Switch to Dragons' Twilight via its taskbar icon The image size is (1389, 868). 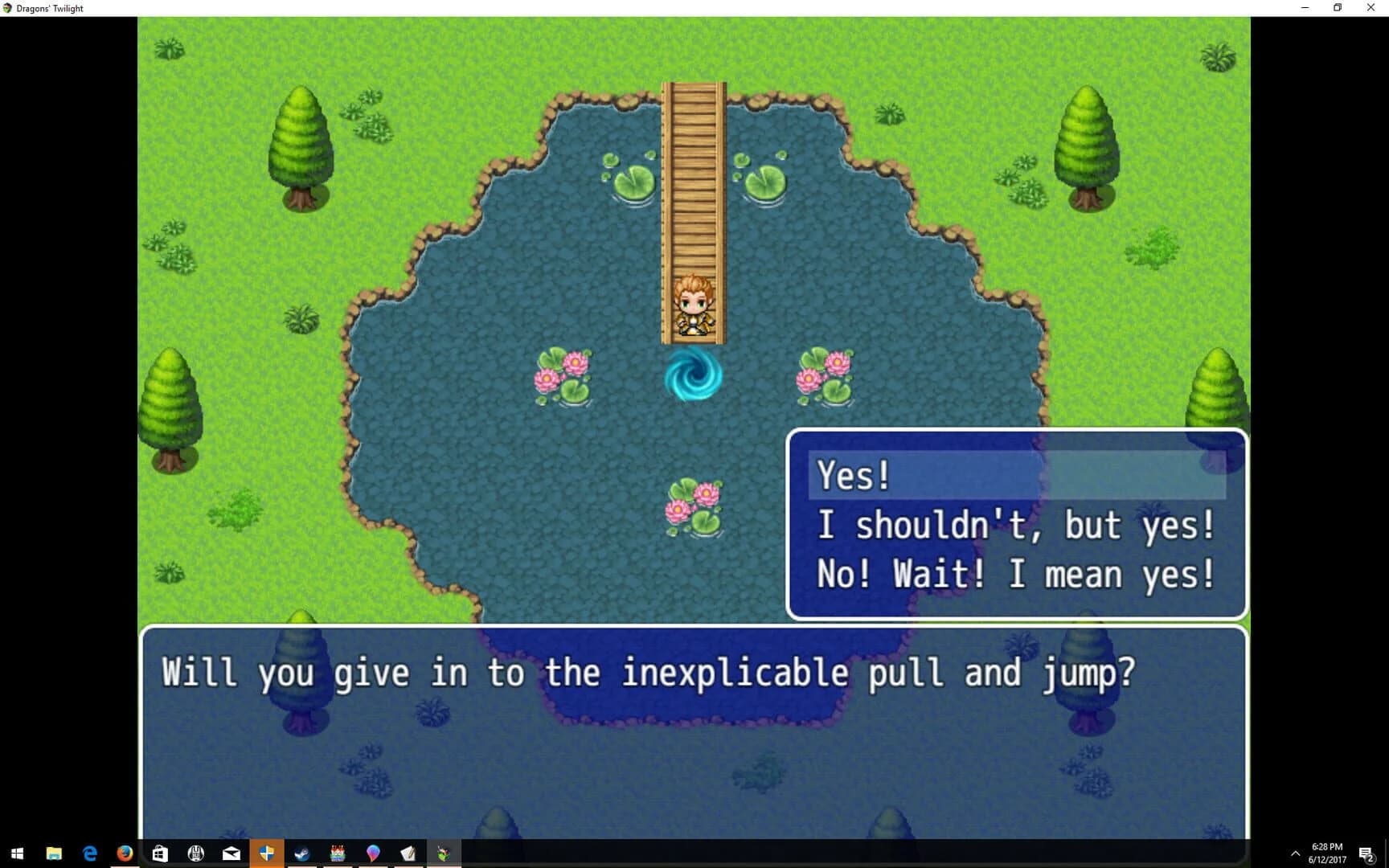click(x=444, y=854)
